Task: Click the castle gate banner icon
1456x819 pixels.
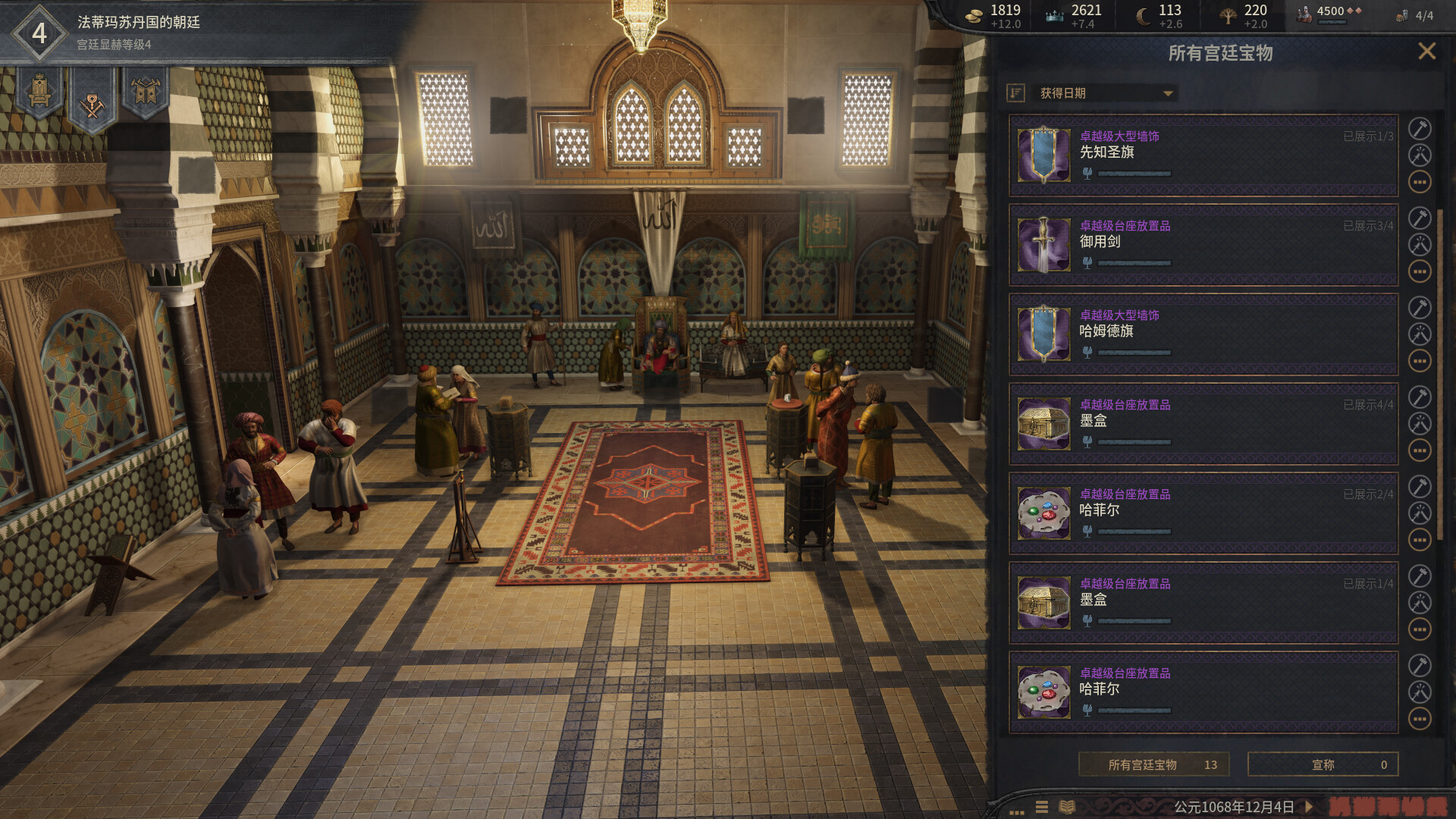Action: 145,93
